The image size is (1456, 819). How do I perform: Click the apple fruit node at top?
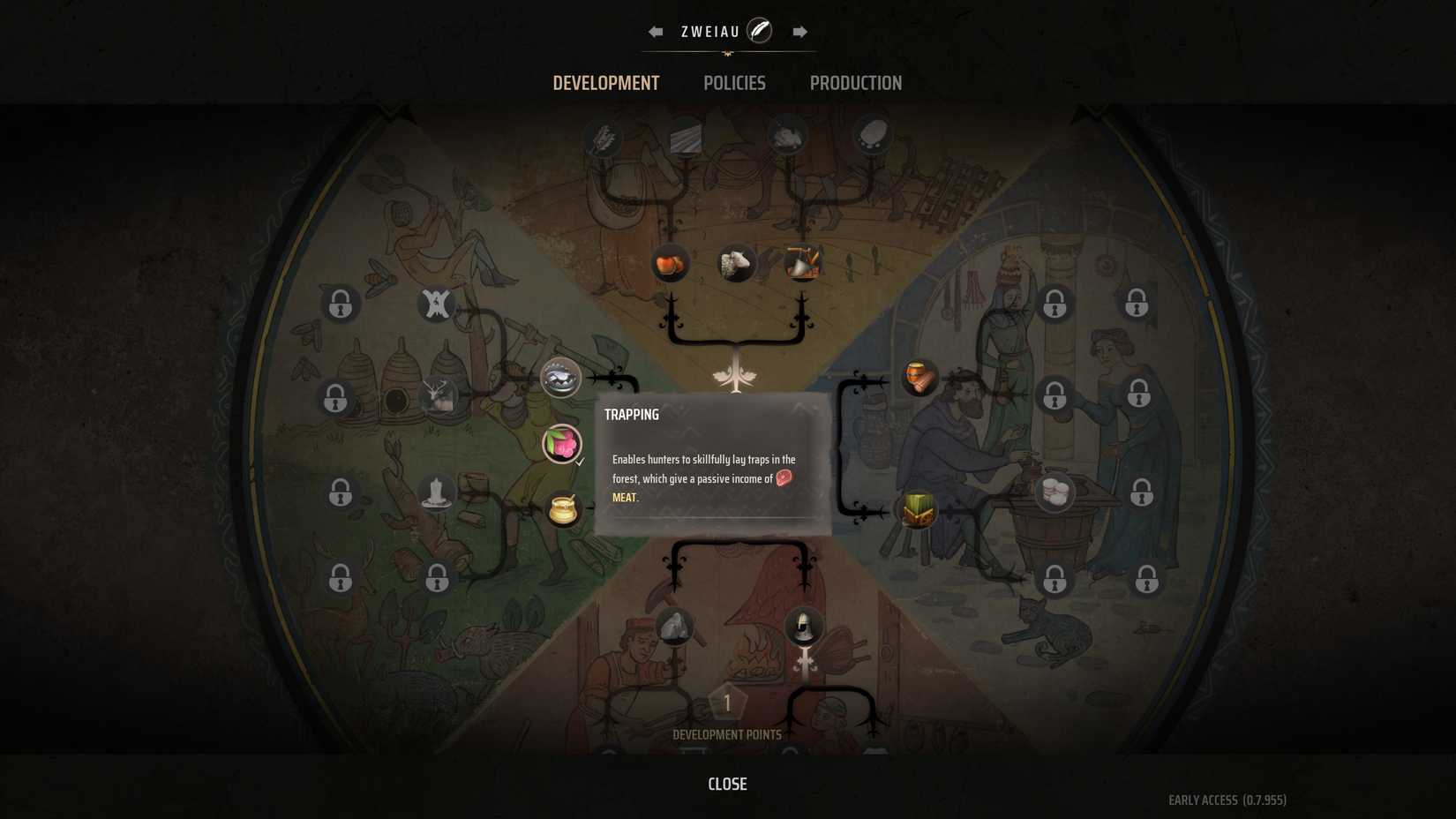670,262
